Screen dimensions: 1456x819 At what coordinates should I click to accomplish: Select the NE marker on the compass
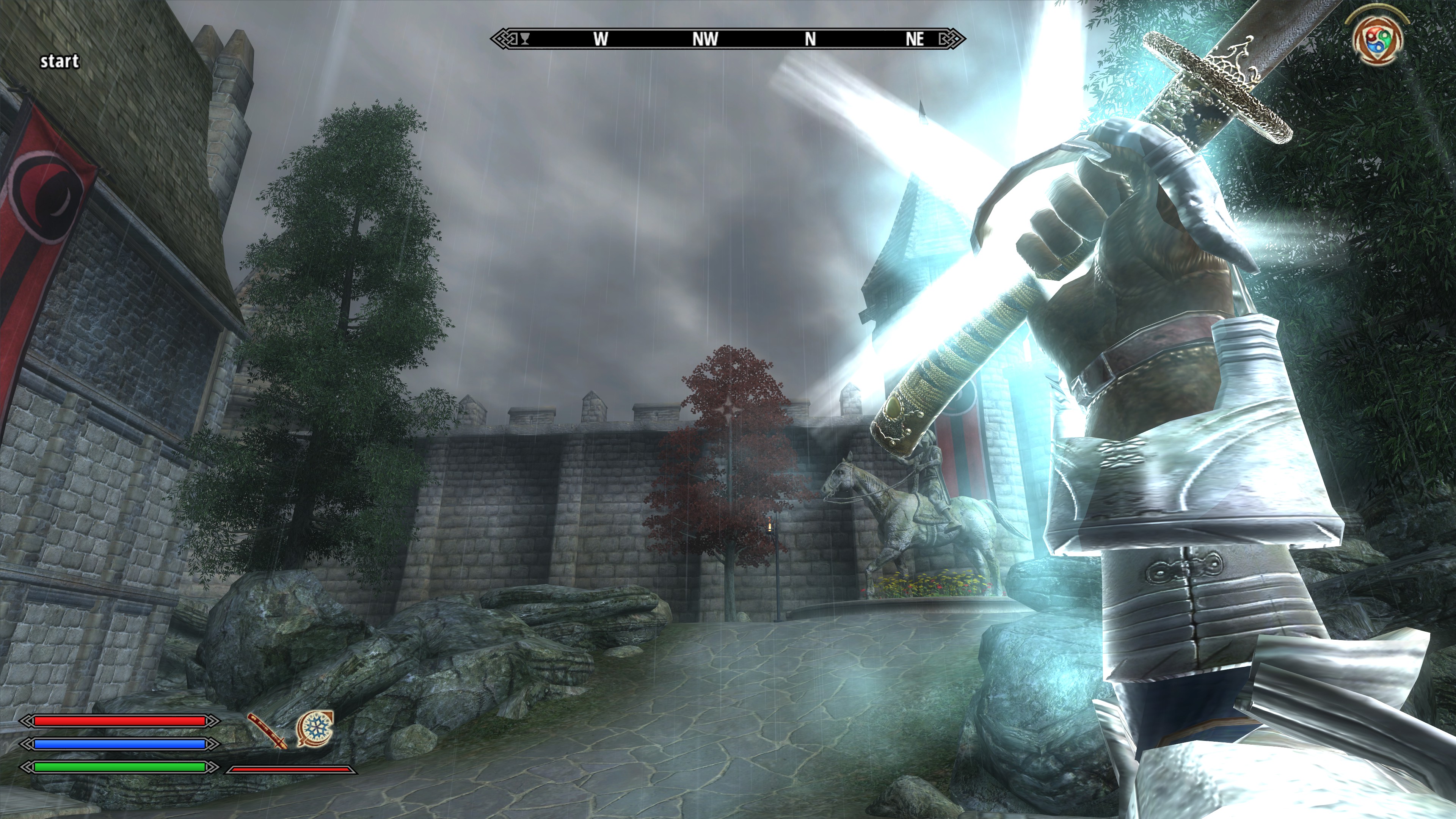(x=915, y=38)
